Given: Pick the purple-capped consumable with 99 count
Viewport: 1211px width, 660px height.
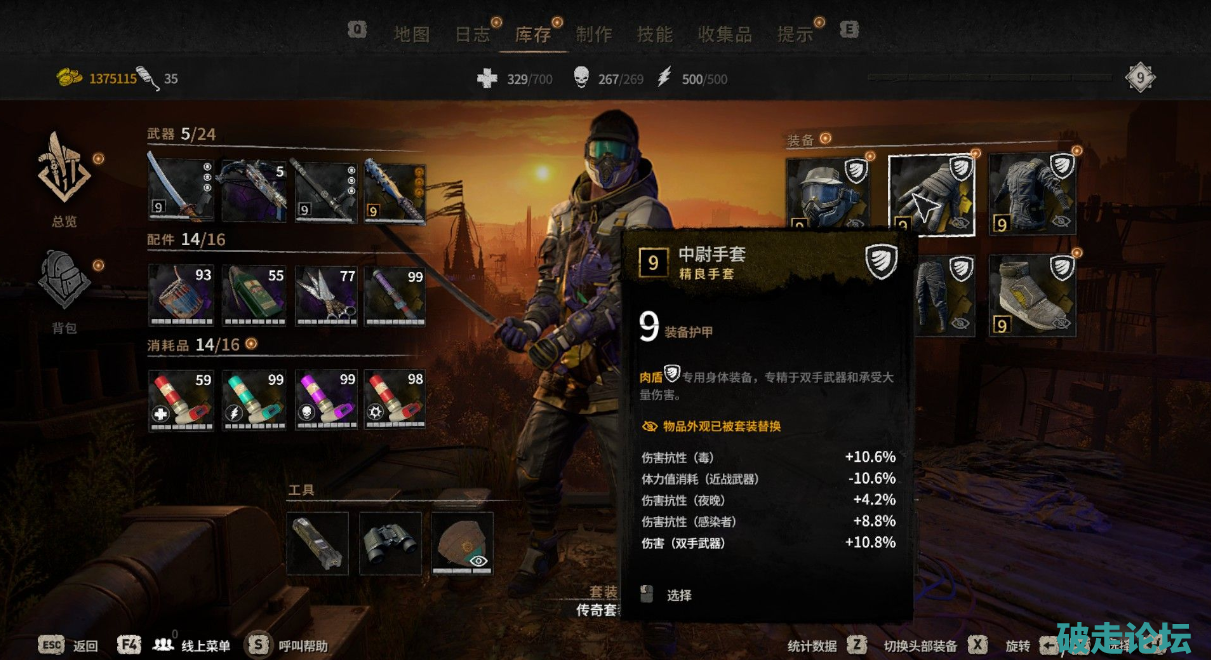Looking at the screenshot, I should click(x=326, y=400).
